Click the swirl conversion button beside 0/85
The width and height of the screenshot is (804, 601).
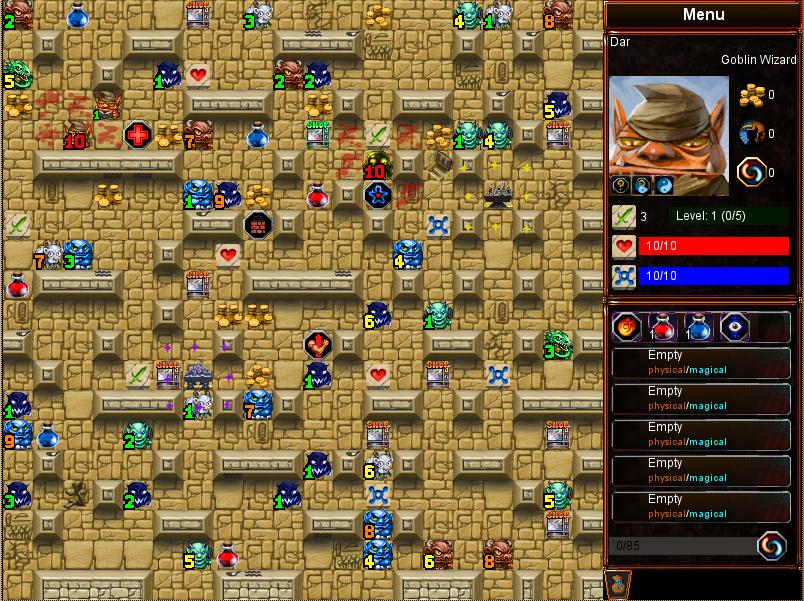pyautogui.click(x=771, y=545)
